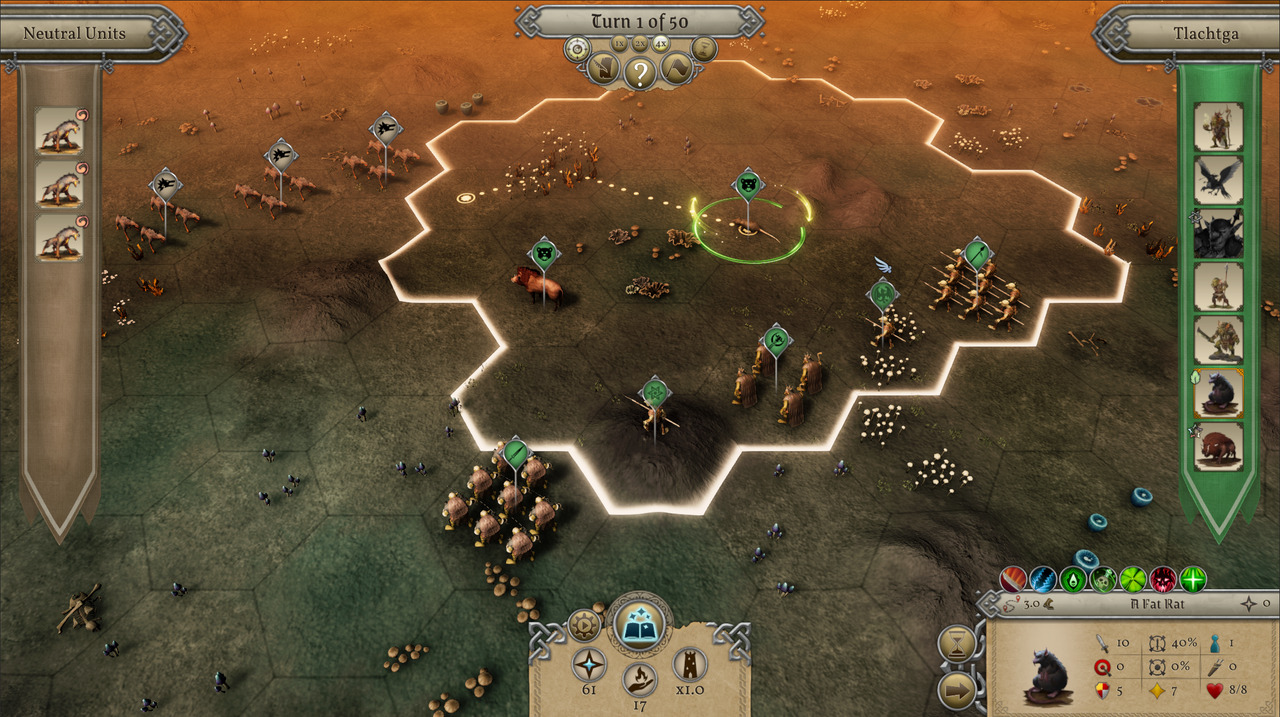Click the tower icon in bottom panel
Viewport: 1280px width, 717px height.
point(689,664)
